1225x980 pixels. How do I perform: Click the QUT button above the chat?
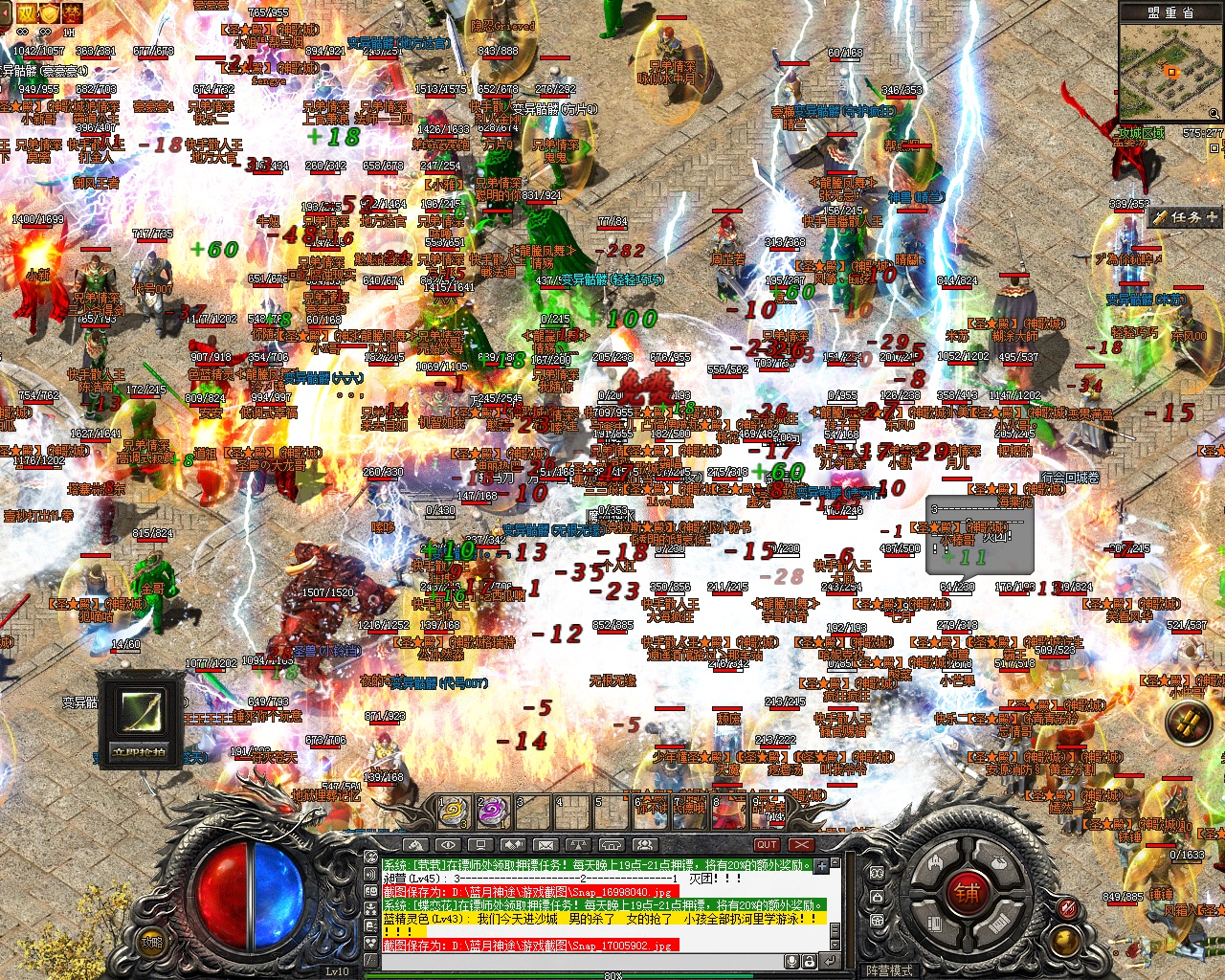[767, 845]
